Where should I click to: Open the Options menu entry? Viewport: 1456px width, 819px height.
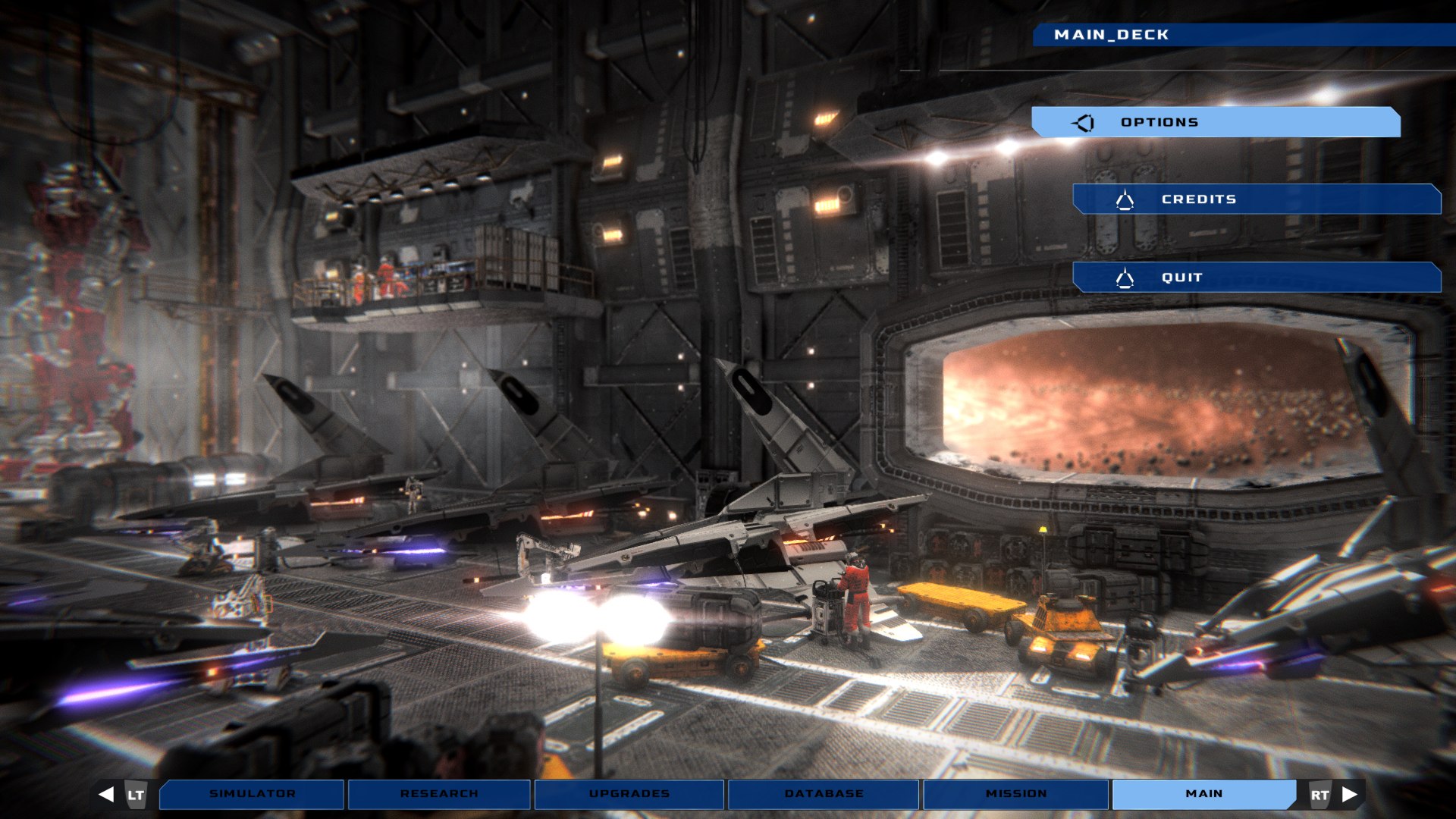tap(1216, 122)
